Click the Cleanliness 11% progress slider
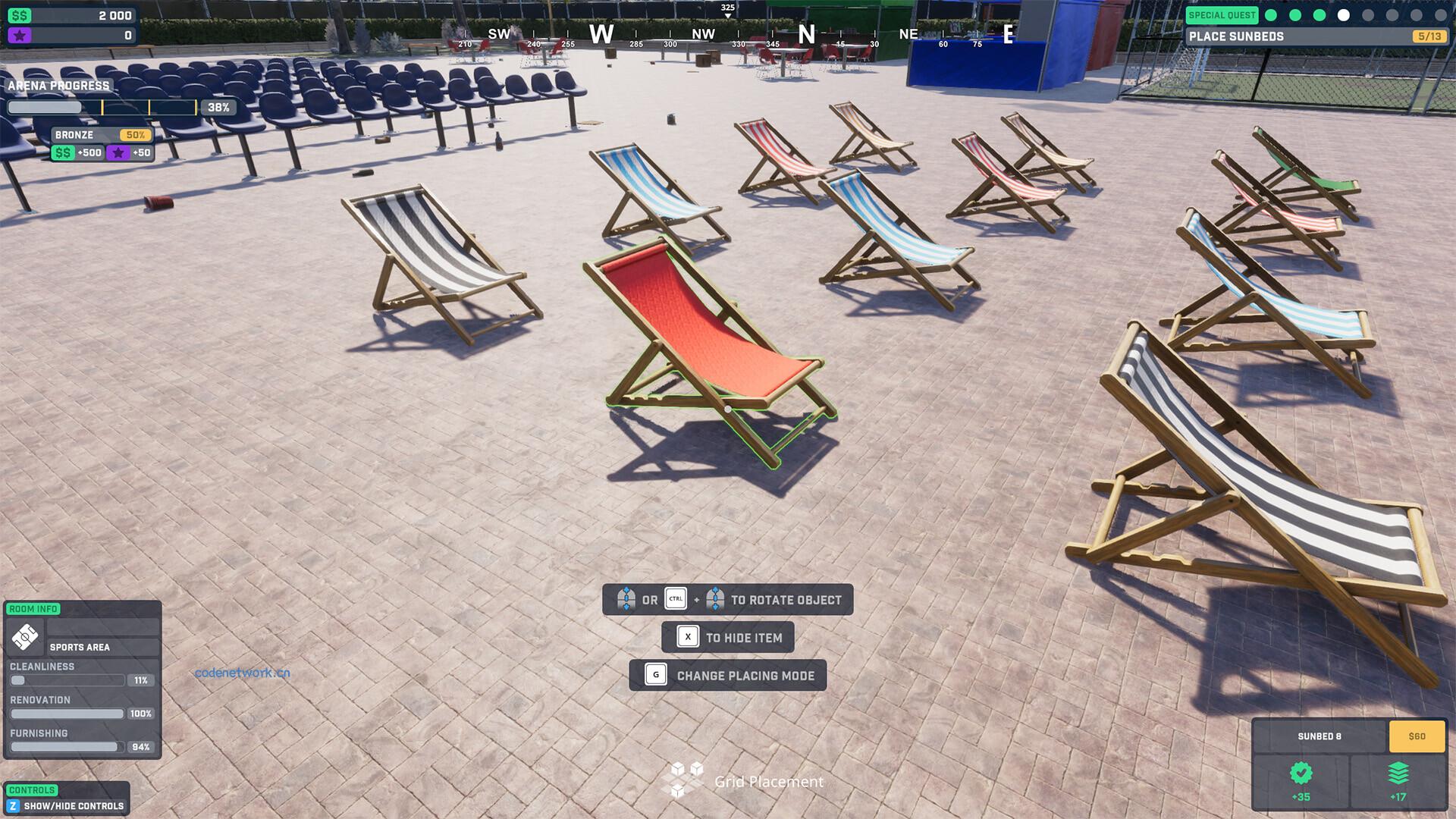The width and height of the screenshot is (1456, 819). pyautogui.click(x=68, y=680)
